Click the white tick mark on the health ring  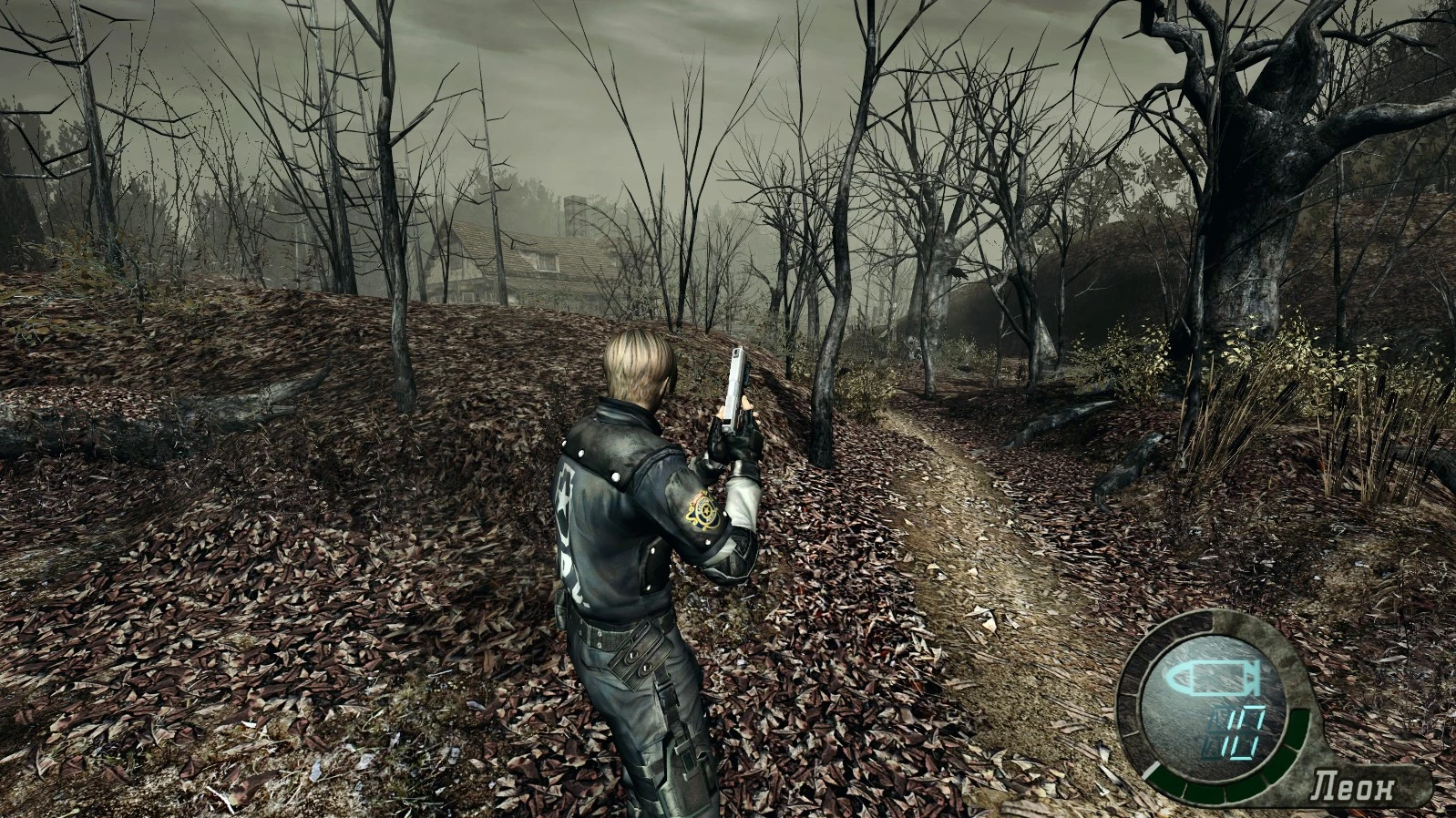click(1150, 771)
